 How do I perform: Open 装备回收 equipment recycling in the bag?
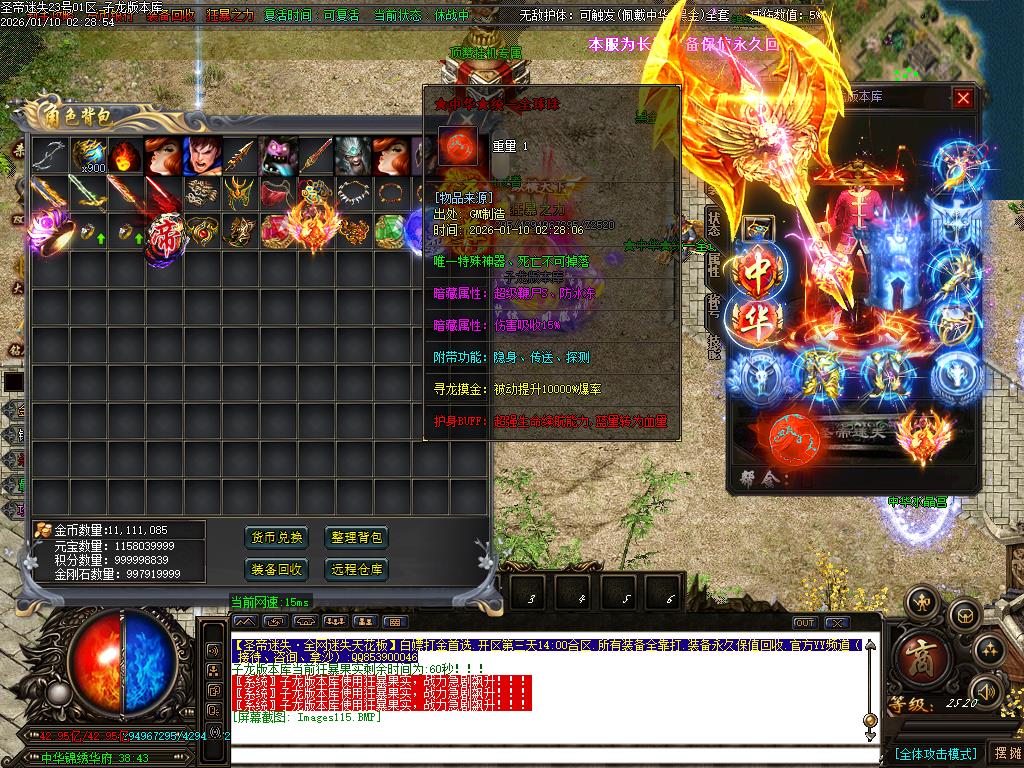pos(276,569)
